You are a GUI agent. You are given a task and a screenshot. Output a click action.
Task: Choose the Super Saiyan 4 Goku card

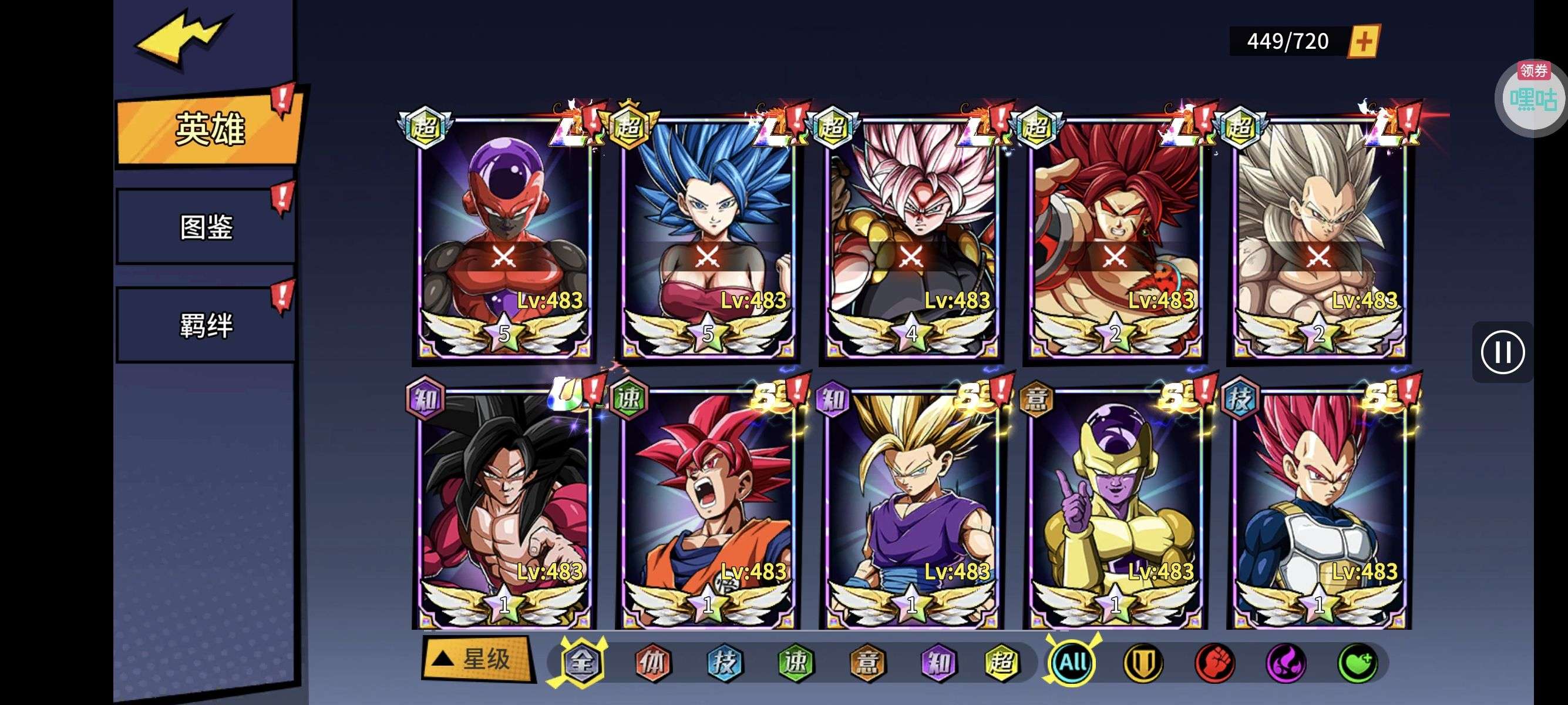tap(504, 508)
